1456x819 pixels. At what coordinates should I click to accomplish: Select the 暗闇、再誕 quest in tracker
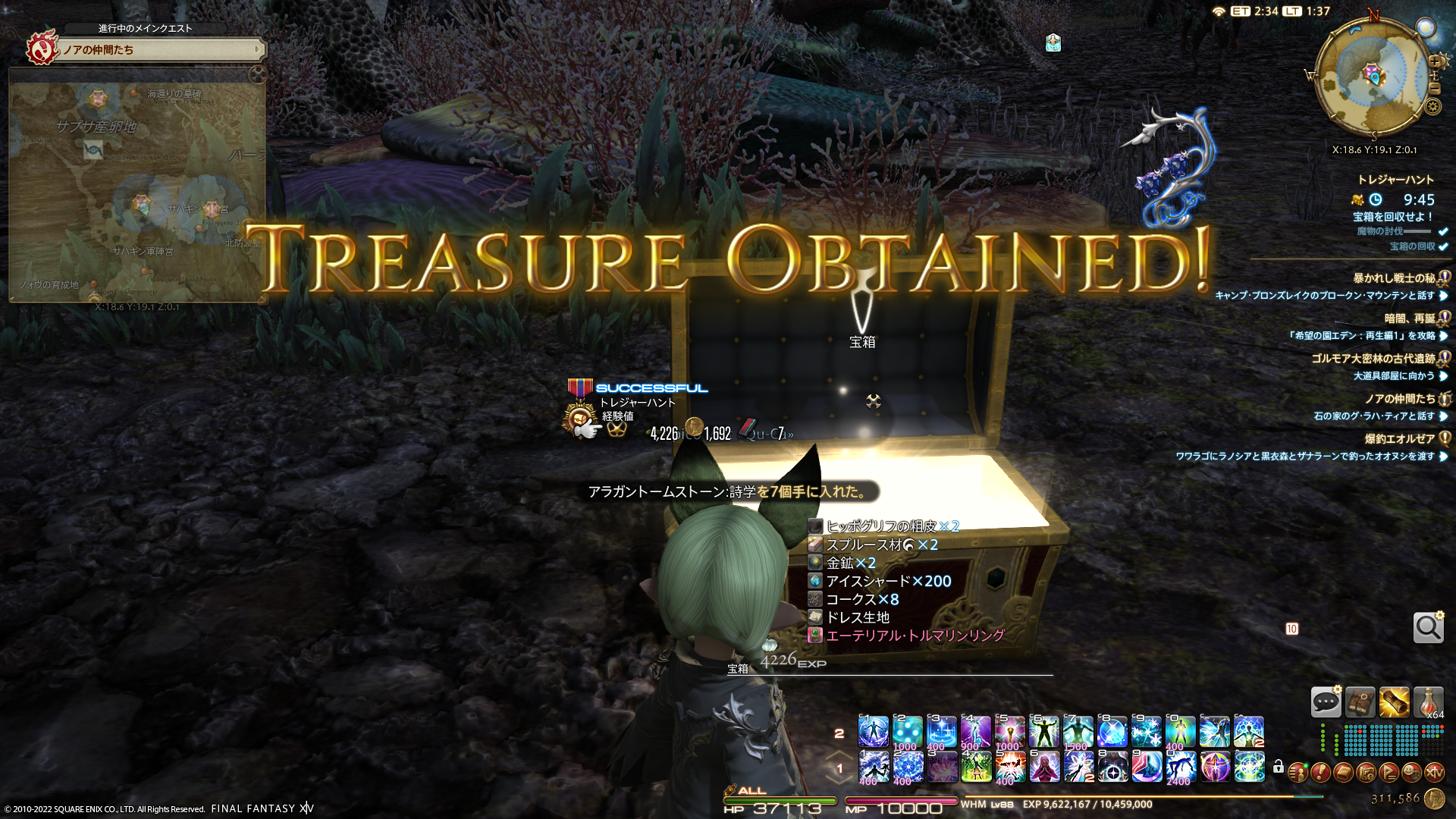[x=1409, y=318]
